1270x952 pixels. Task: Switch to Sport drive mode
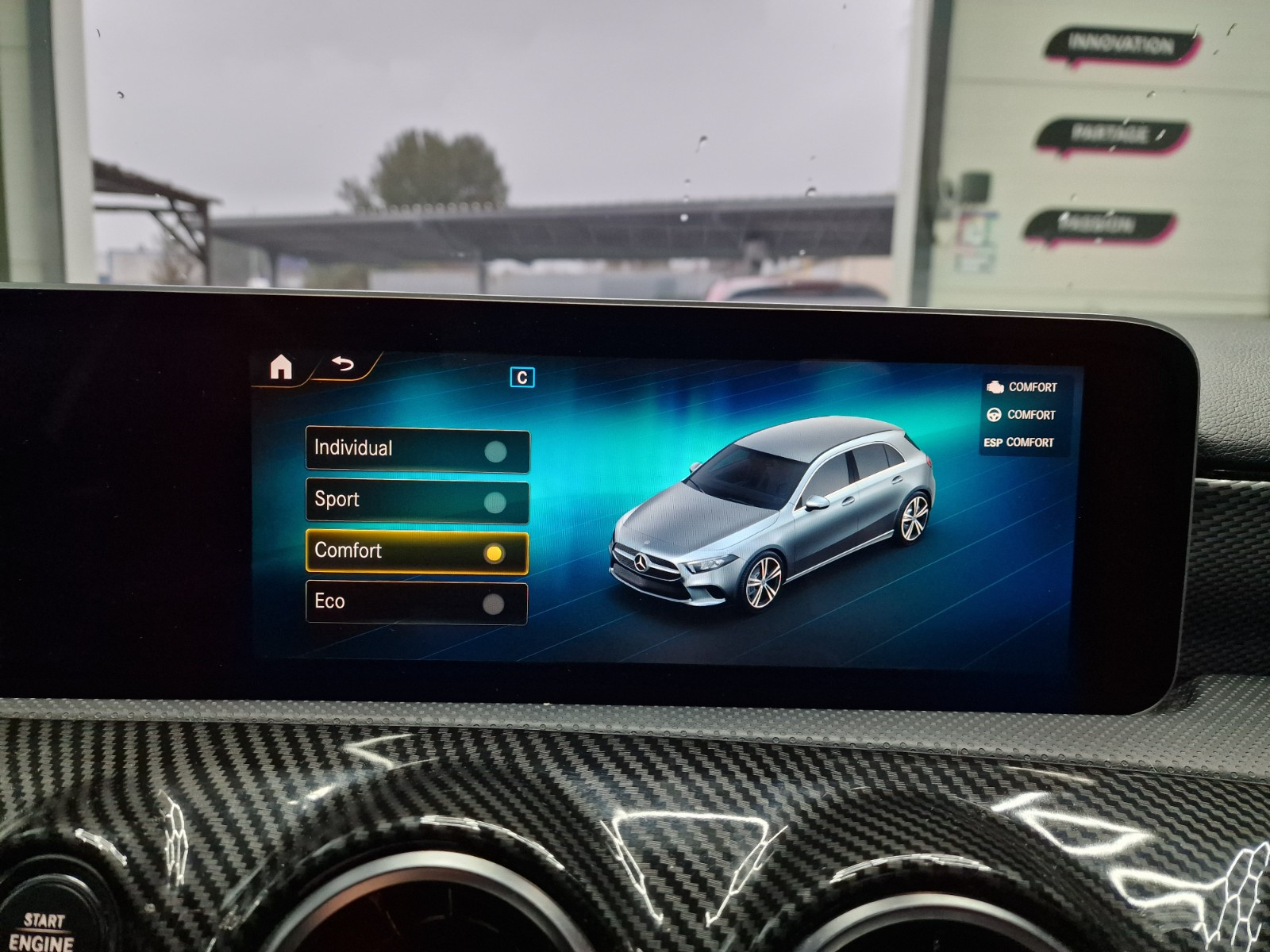tap(417, 501)
